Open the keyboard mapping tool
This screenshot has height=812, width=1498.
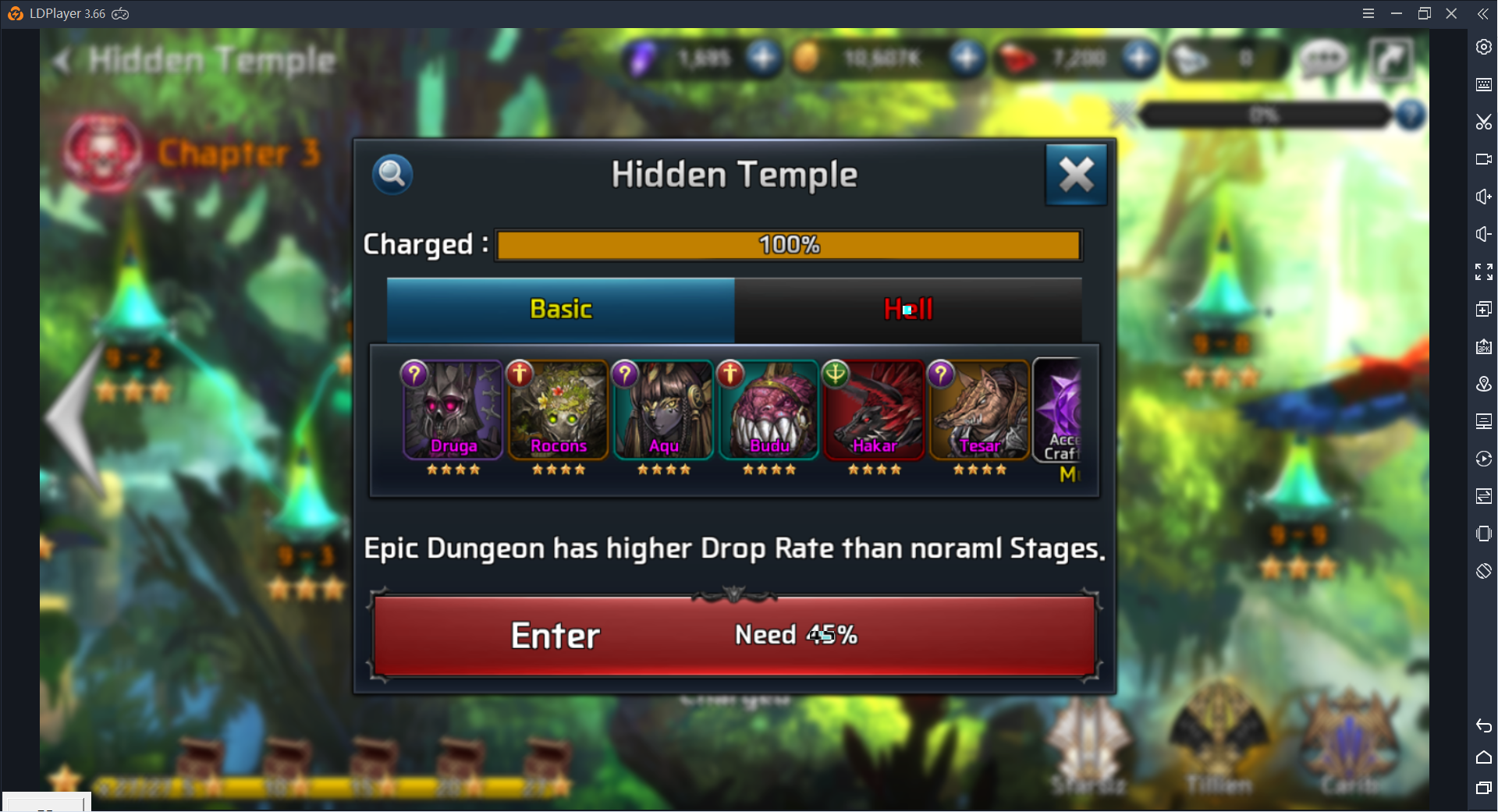tap(1483, 84)
